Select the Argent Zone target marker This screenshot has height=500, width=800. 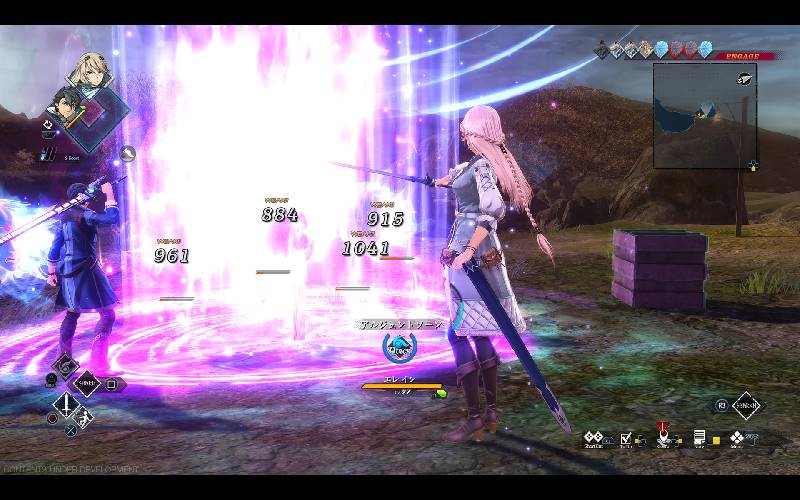[x=400, y=347]
